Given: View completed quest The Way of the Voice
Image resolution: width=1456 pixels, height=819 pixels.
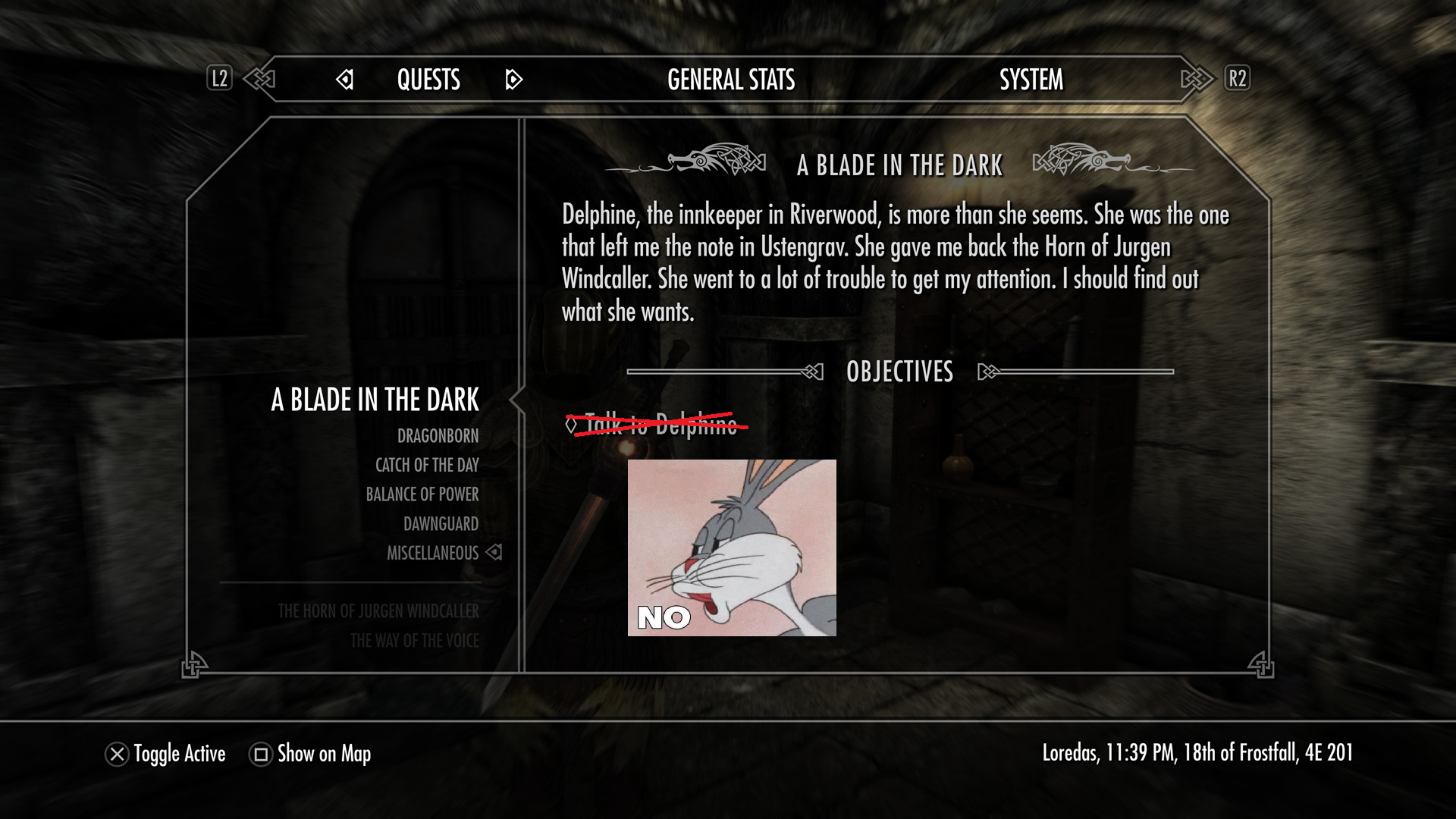Looking at the screenshot, I should pos(414,641).
